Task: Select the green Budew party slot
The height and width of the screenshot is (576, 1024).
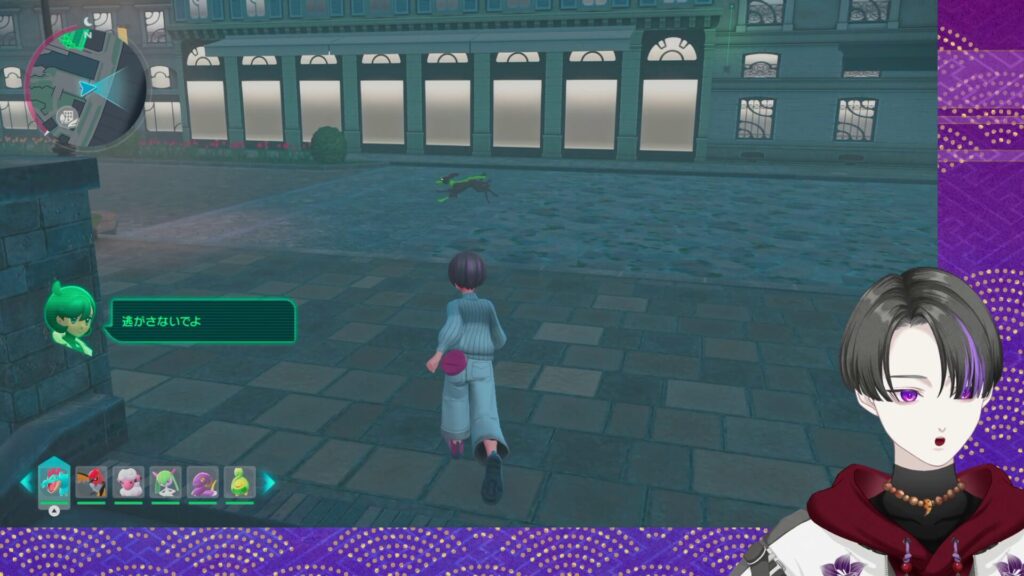Action: click(239, 482)
